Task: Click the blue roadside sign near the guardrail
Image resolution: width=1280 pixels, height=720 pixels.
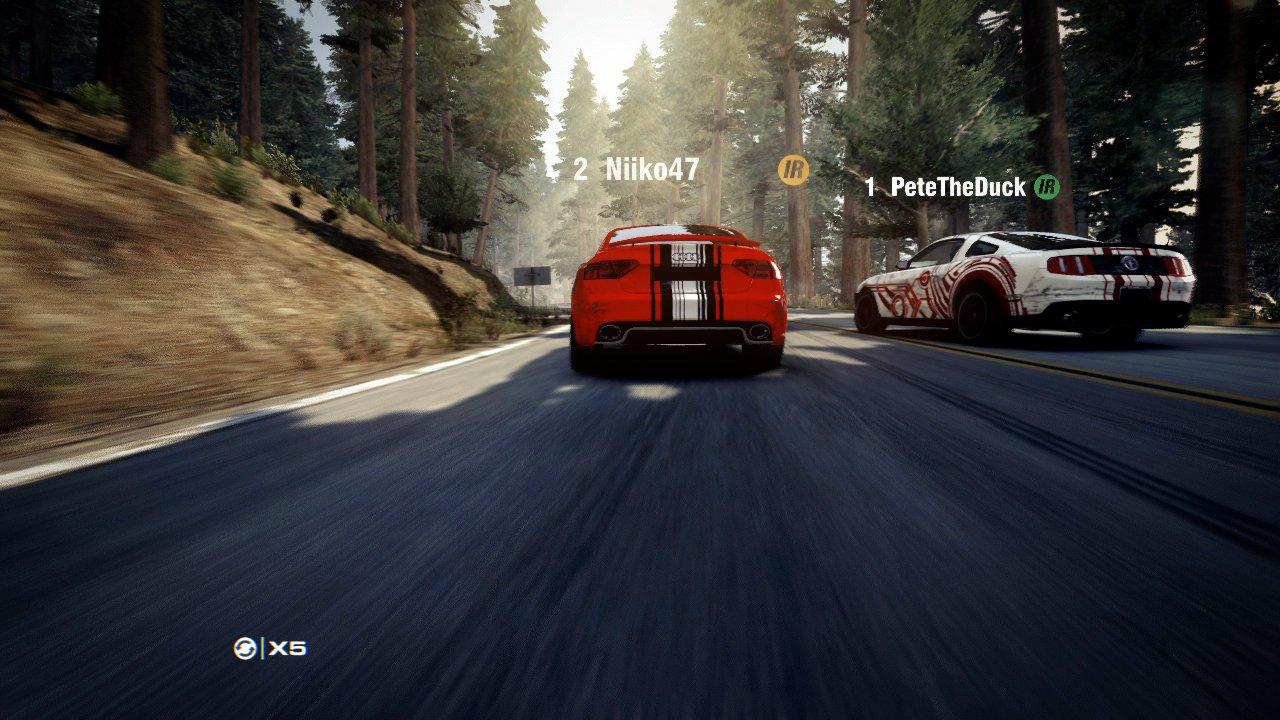Action: 530,275
